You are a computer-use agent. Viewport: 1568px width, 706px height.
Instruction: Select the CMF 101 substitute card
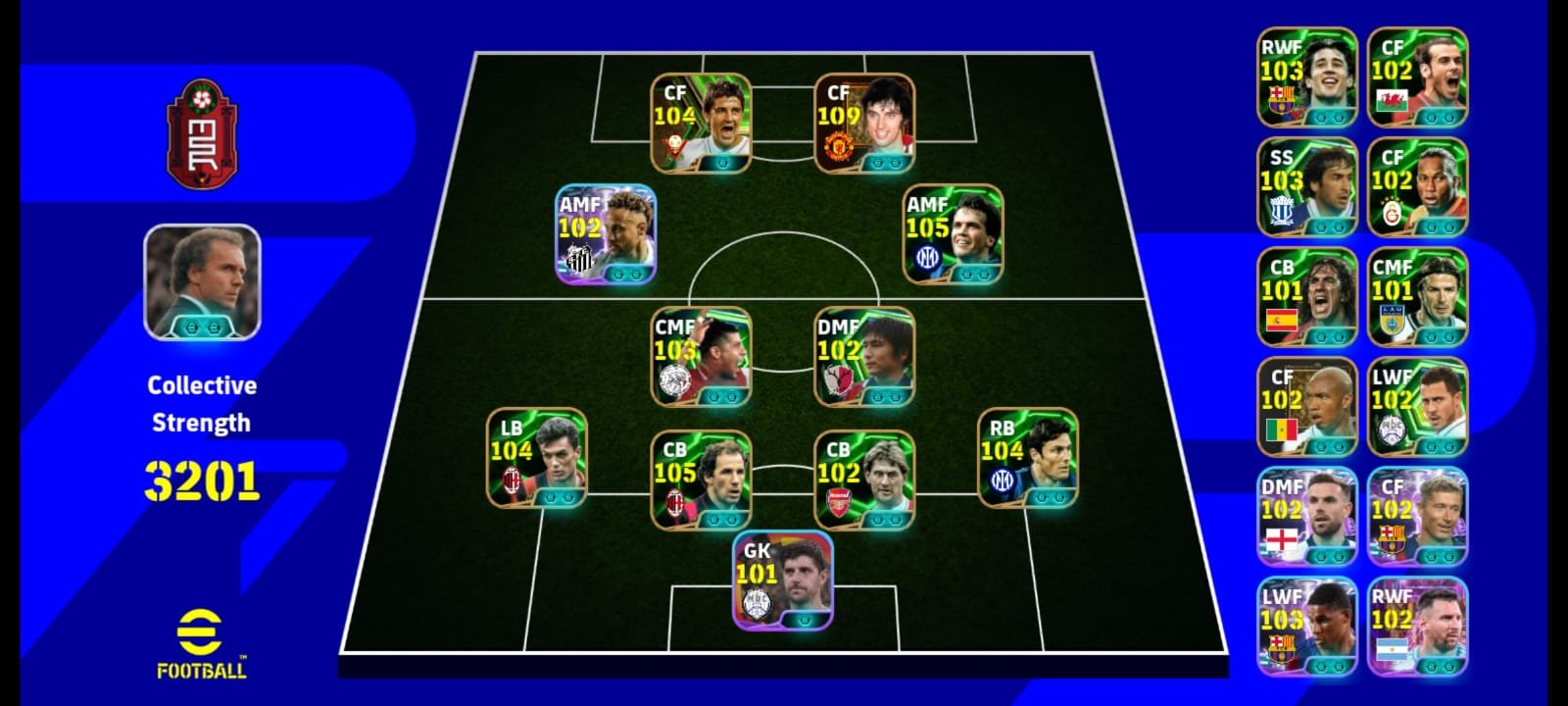pyautogui.click(x=1417, y=297)
